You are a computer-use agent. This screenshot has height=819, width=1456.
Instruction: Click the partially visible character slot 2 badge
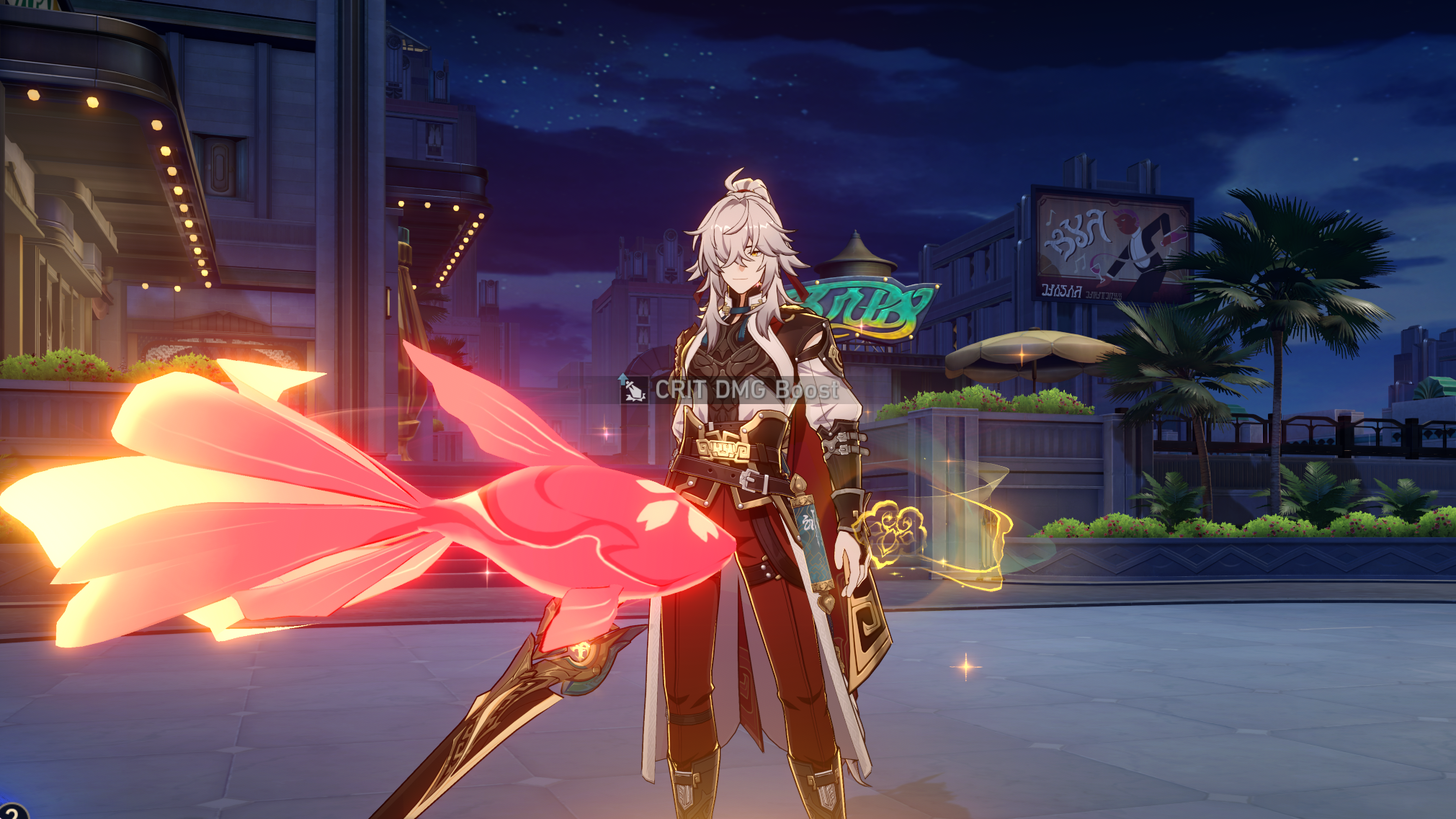[x=10, y=814]
